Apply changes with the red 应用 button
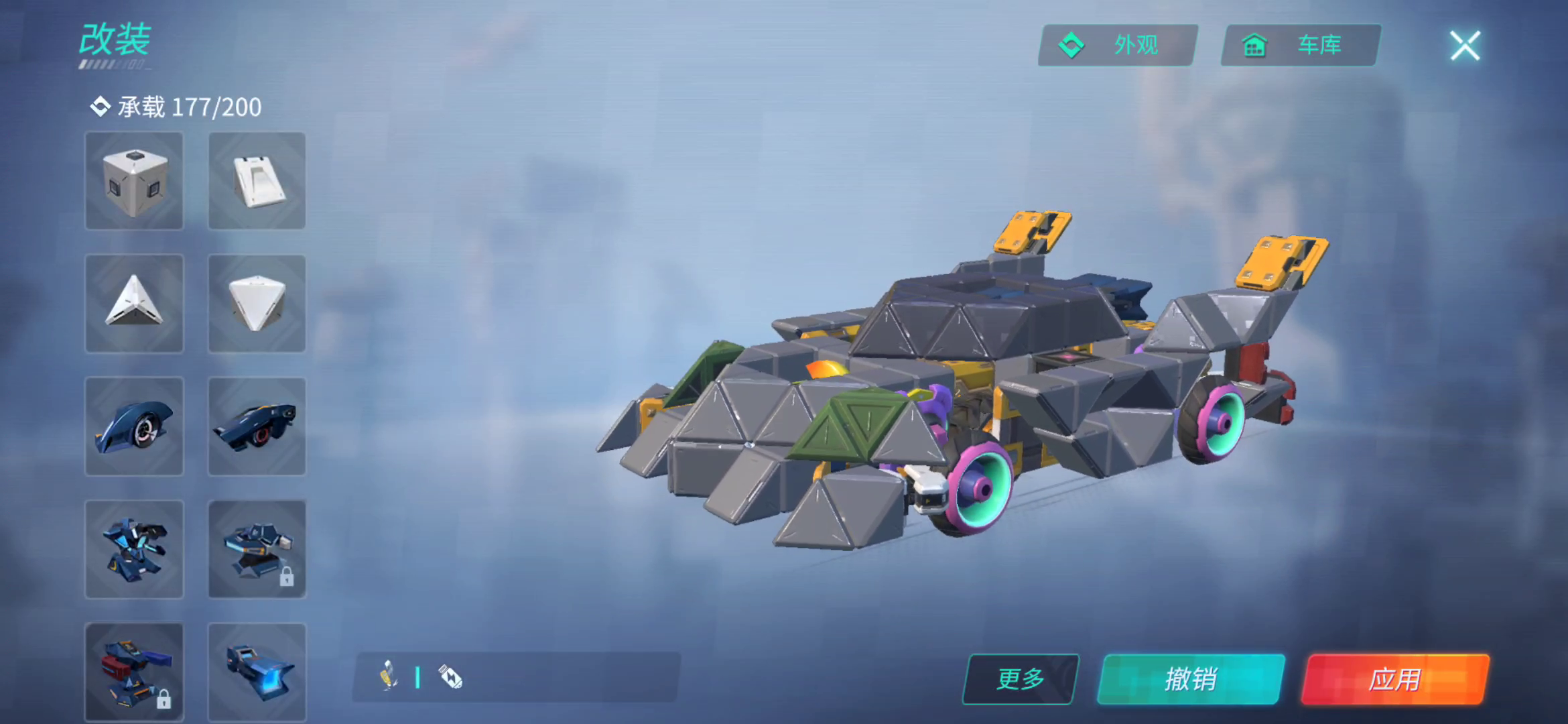This screenshot has width=1568, height=724. 1395,679
